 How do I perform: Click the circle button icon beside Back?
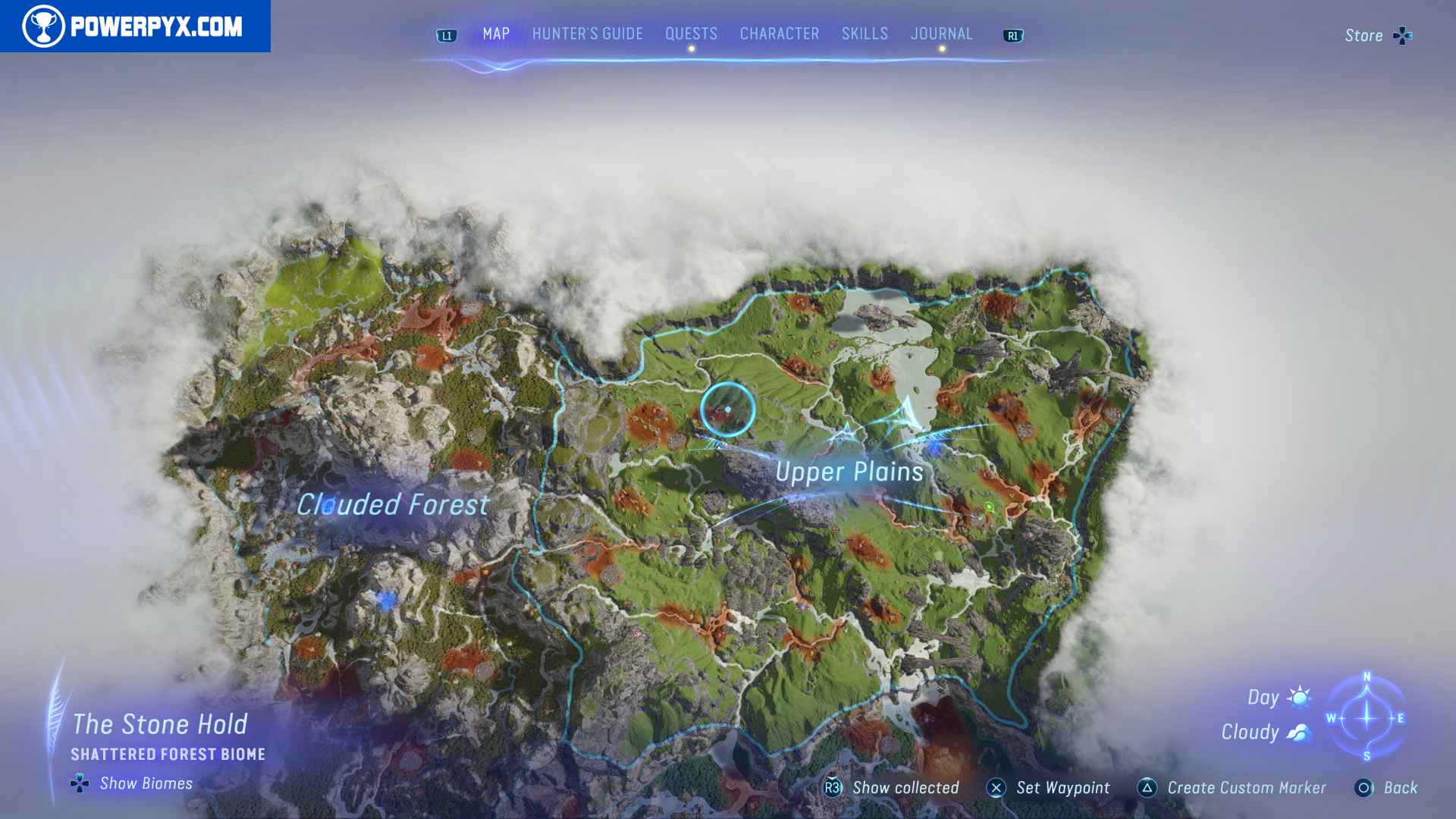pos(1363,788)
